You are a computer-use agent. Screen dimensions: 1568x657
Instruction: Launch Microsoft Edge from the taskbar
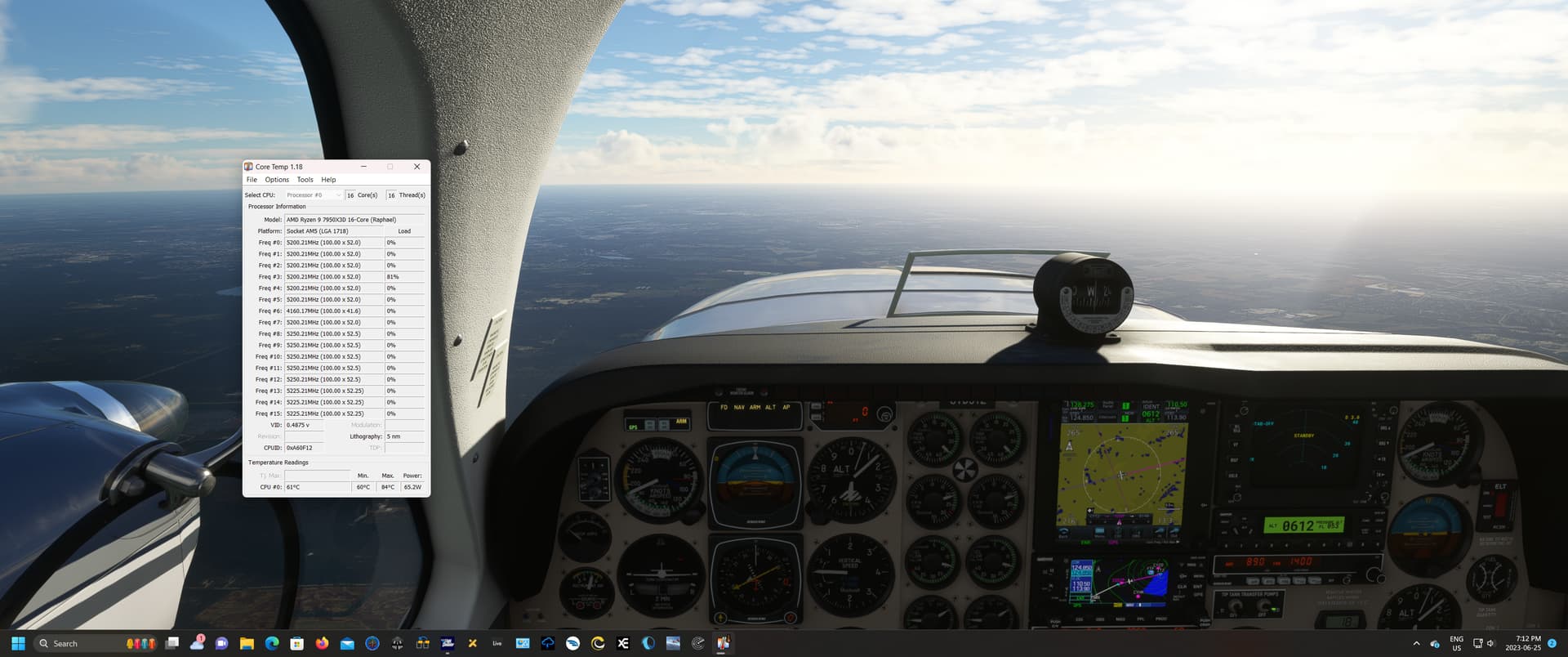(x=270, y=643)
